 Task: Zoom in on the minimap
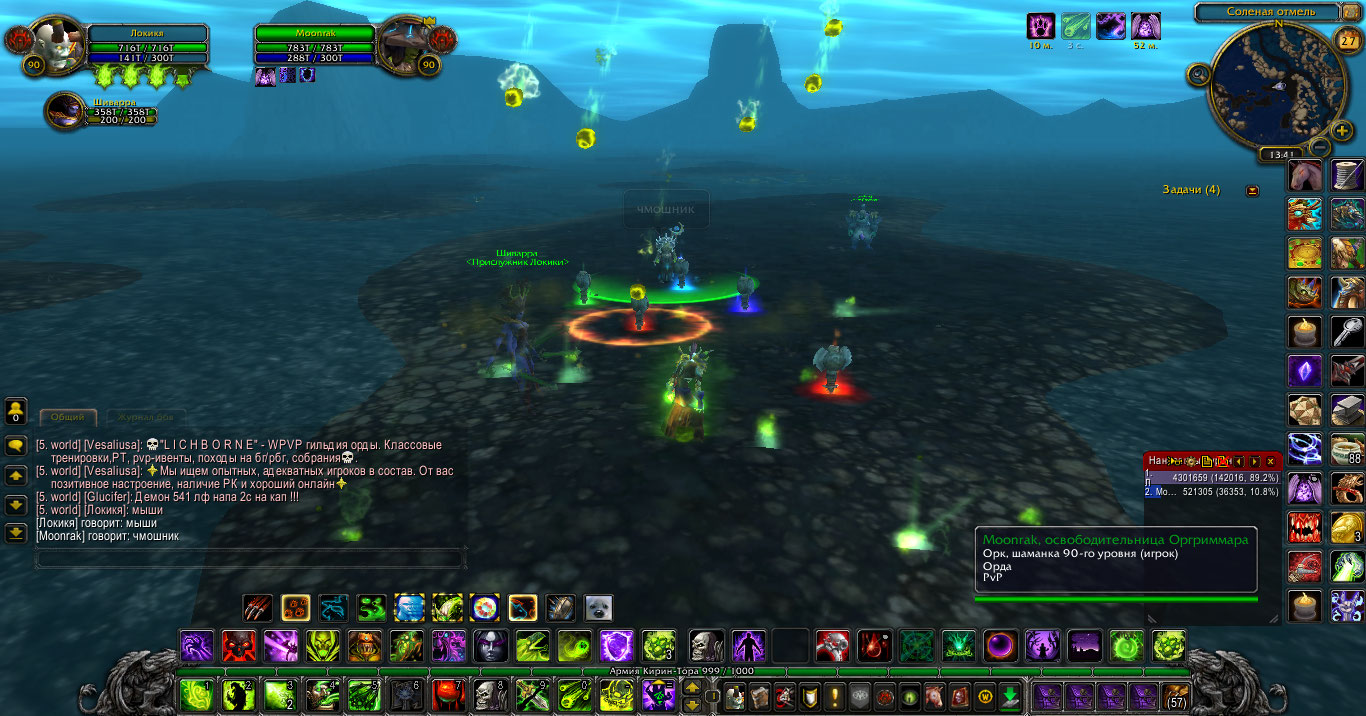click(1343, 130)
